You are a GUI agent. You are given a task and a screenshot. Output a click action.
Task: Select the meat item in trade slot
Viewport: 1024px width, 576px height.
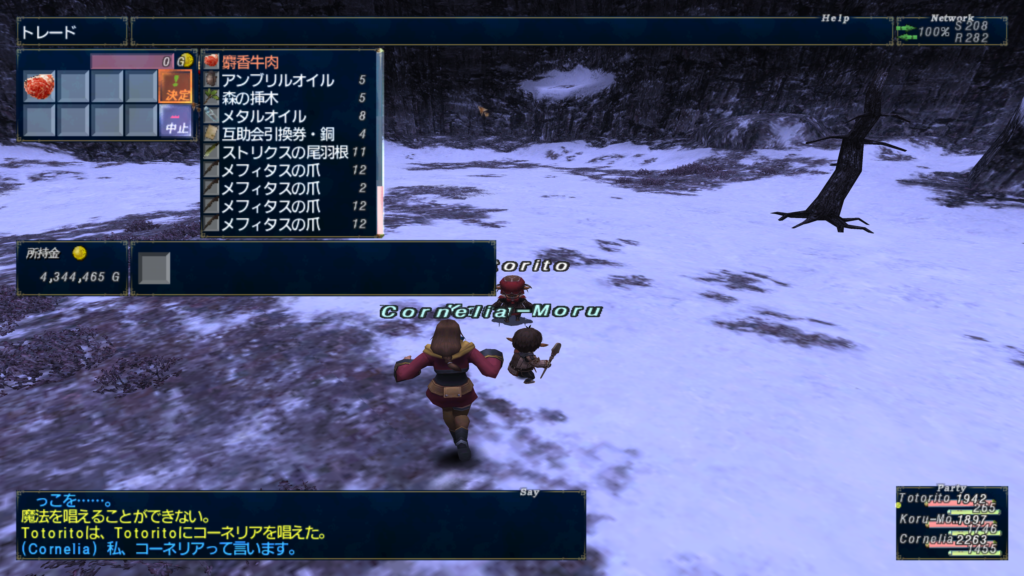39,86
